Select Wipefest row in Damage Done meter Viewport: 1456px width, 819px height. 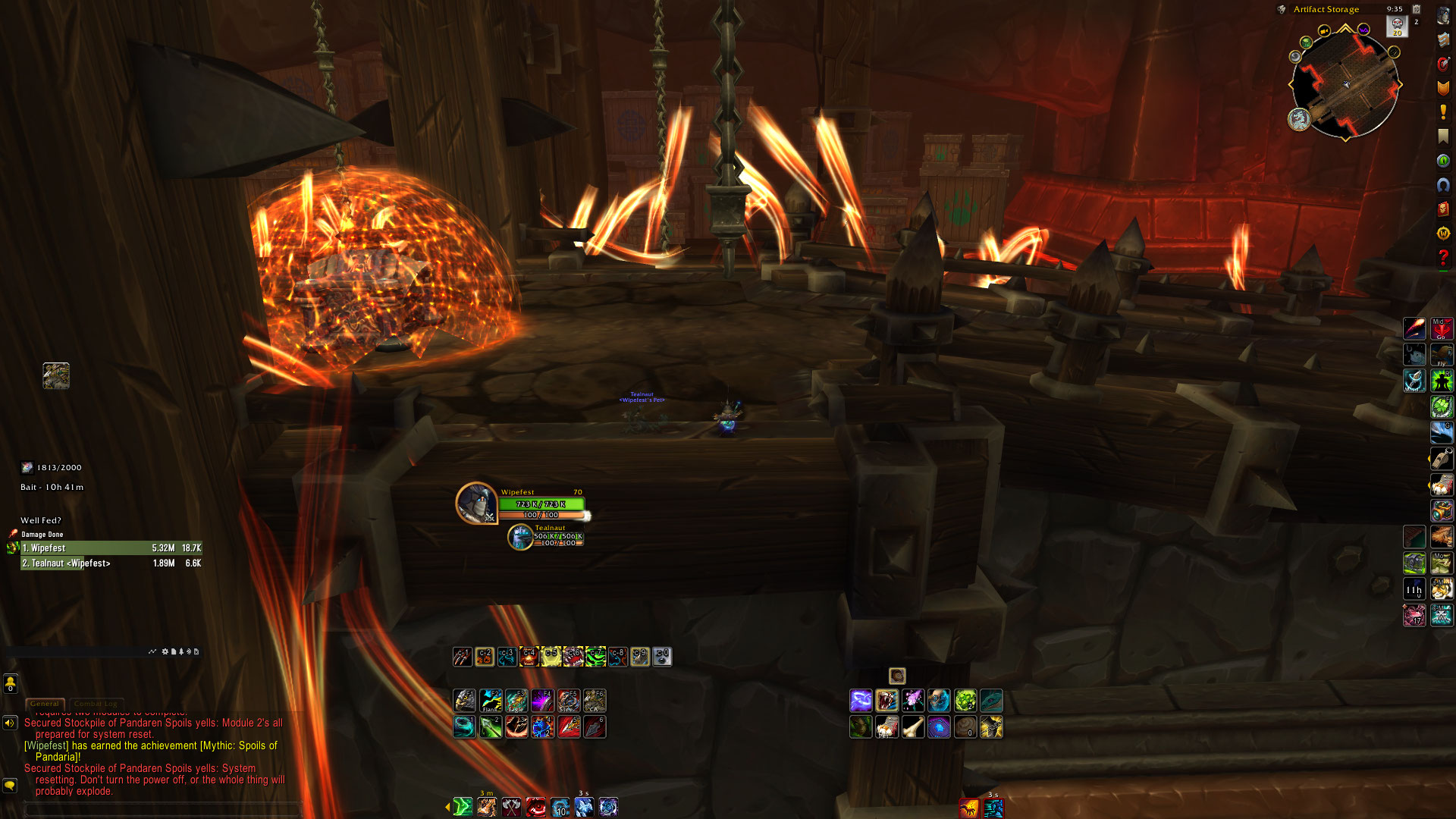coord(111,548)
